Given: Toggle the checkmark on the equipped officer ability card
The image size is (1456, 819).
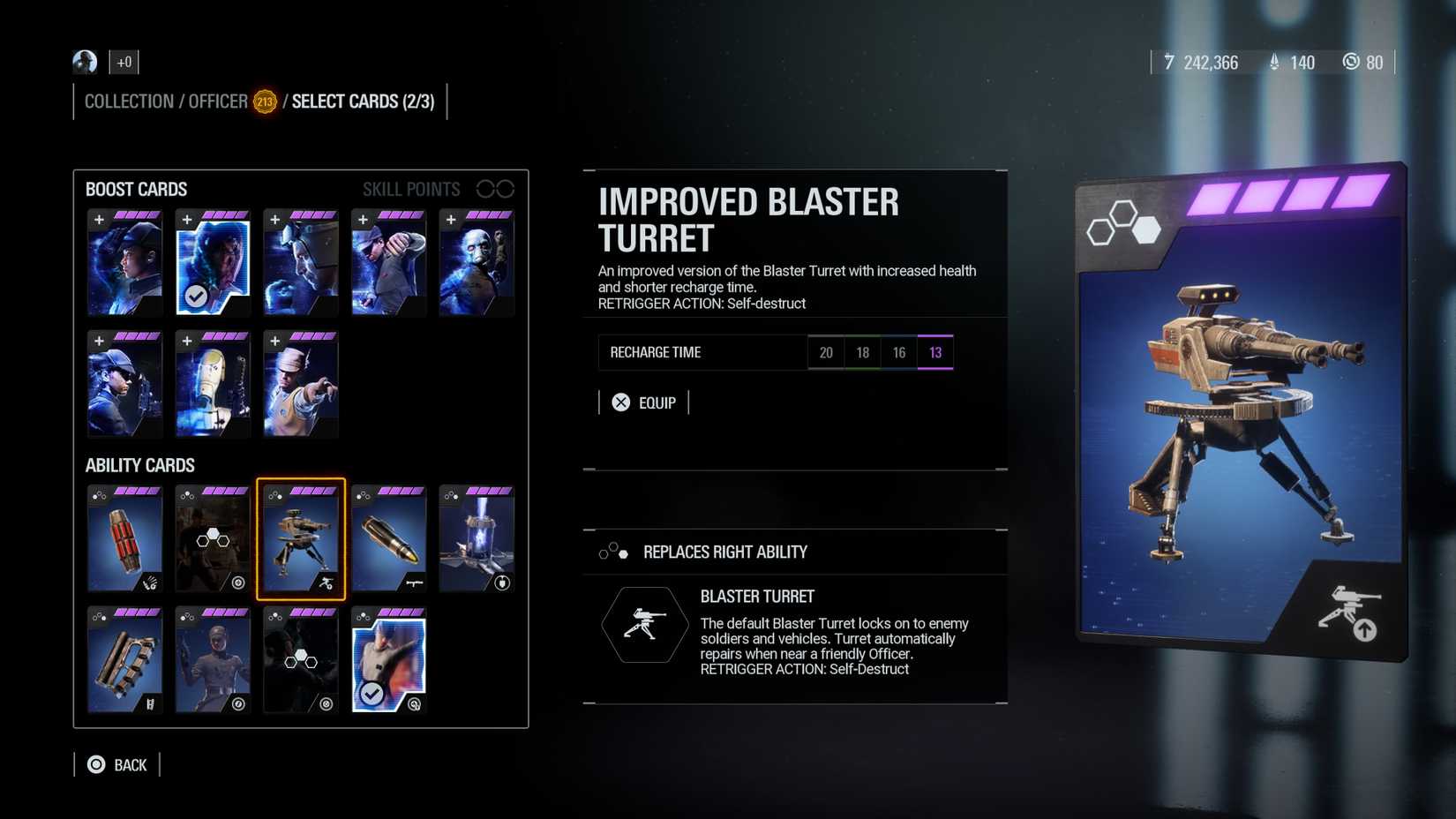Looking at the screenshot, I should tap(373, 692).
